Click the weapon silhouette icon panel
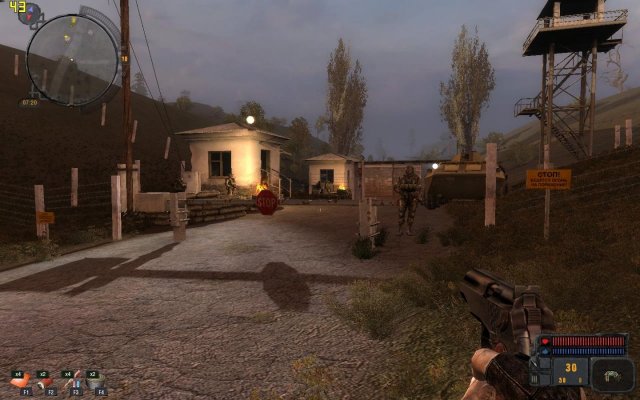 612,374
